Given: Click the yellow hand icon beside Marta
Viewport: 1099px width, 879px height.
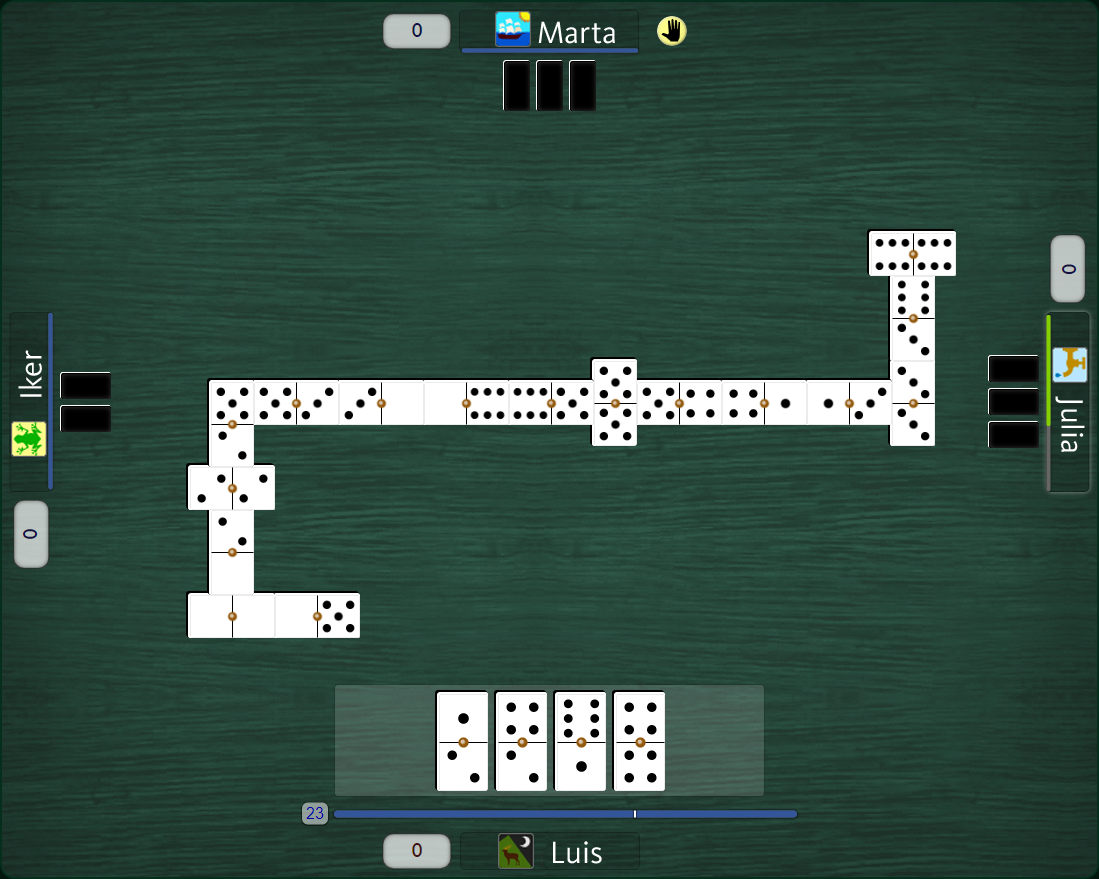Looking at the screenshot, I should click(x=672, y=31).
